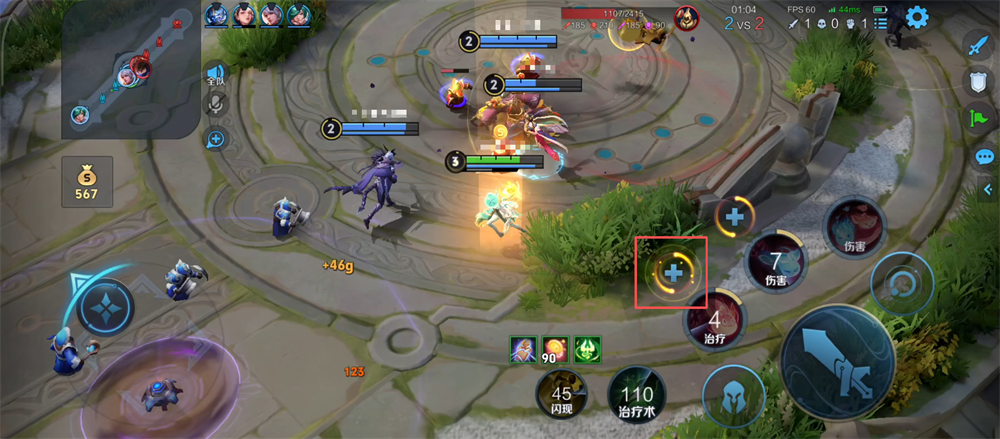Image resolution: width=1000 pixels, height=439 pixels.
Task: Send the blue sword attack signal
Action: pyautogui.click(x=977, y=45)
